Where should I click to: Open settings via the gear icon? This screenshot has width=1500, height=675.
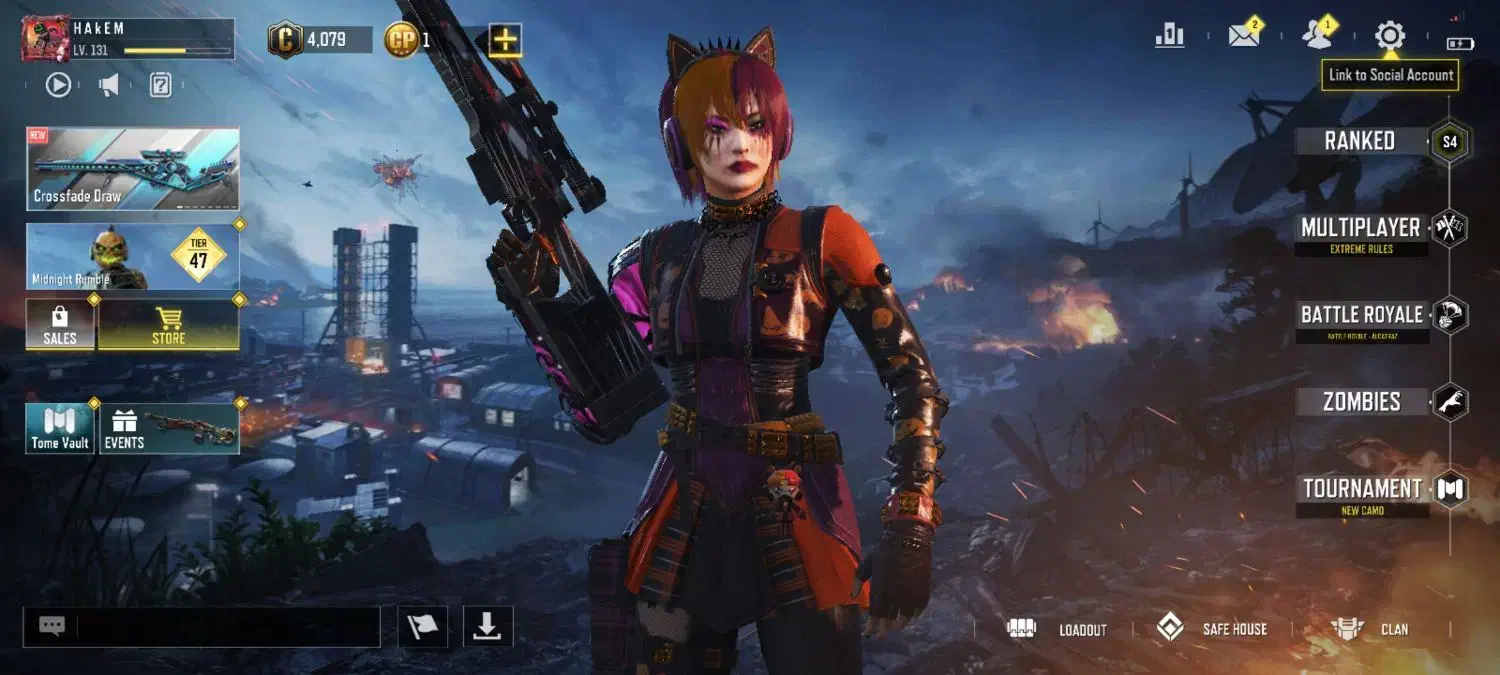pos(1389,36)
